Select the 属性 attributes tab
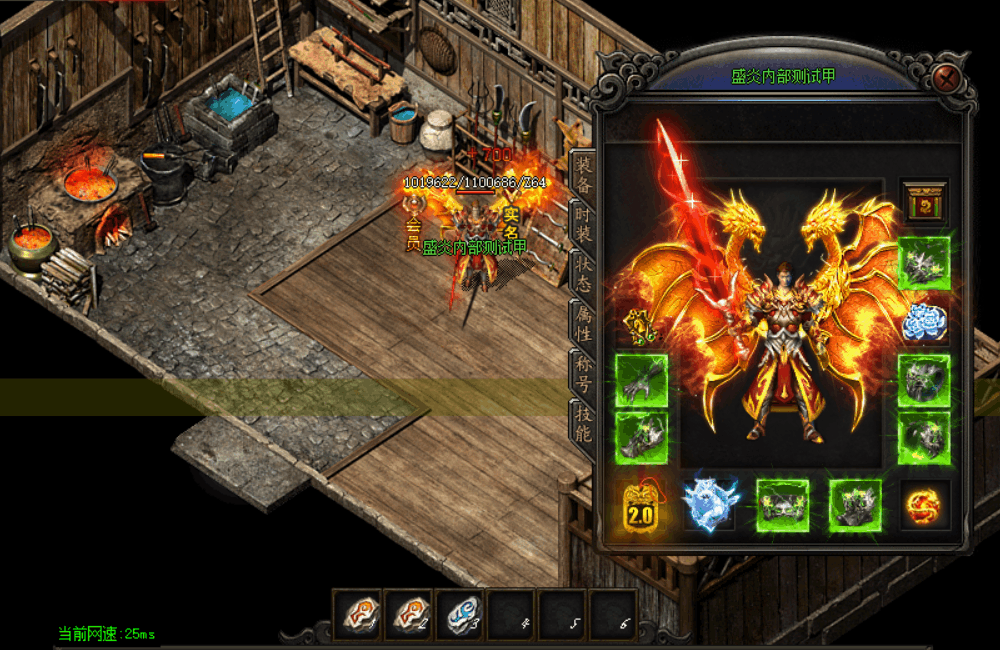The image size is (1000, 650). pos(582,324)
